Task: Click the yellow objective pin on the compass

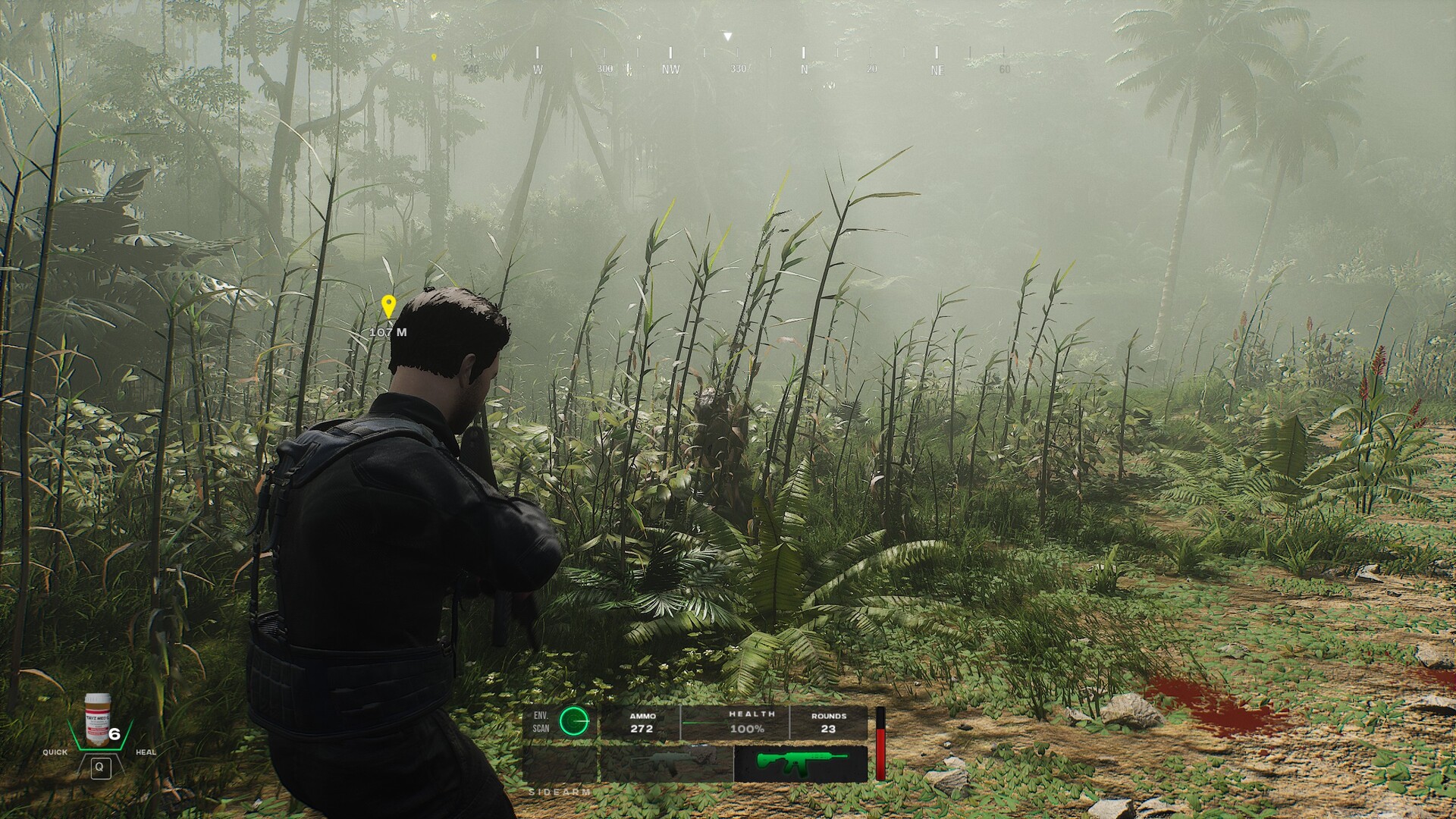Action: tap(434, 57)
